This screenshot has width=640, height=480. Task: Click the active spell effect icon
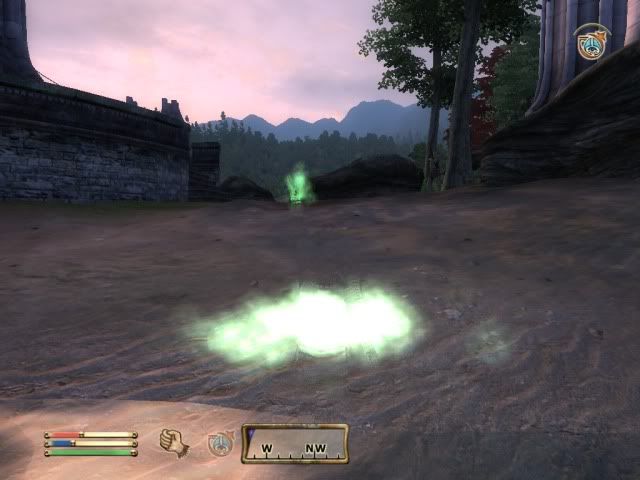pyautogui.click(x=592, y=43)
